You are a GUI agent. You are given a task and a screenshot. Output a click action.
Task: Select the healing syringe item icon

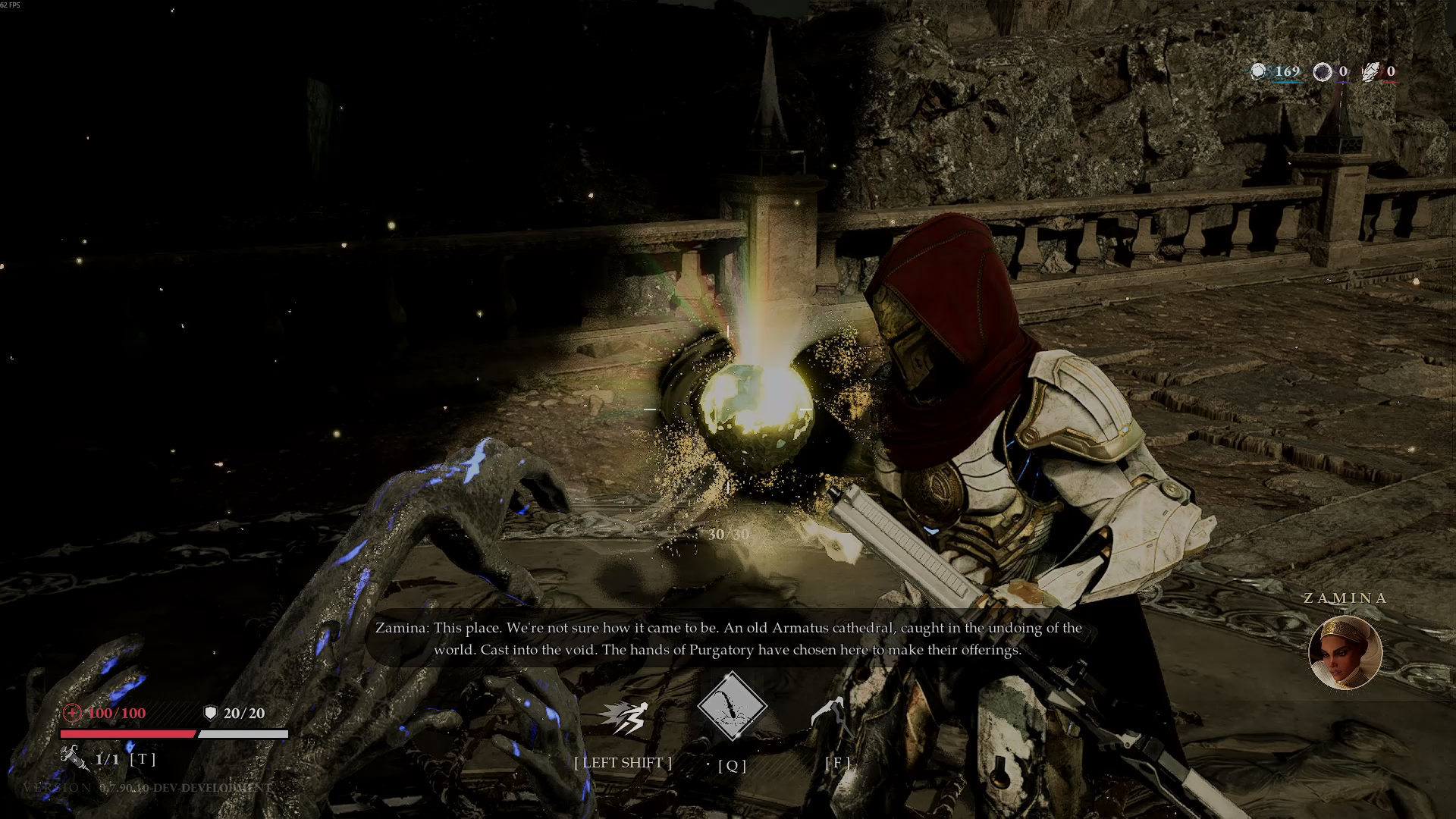coord(74,757)
